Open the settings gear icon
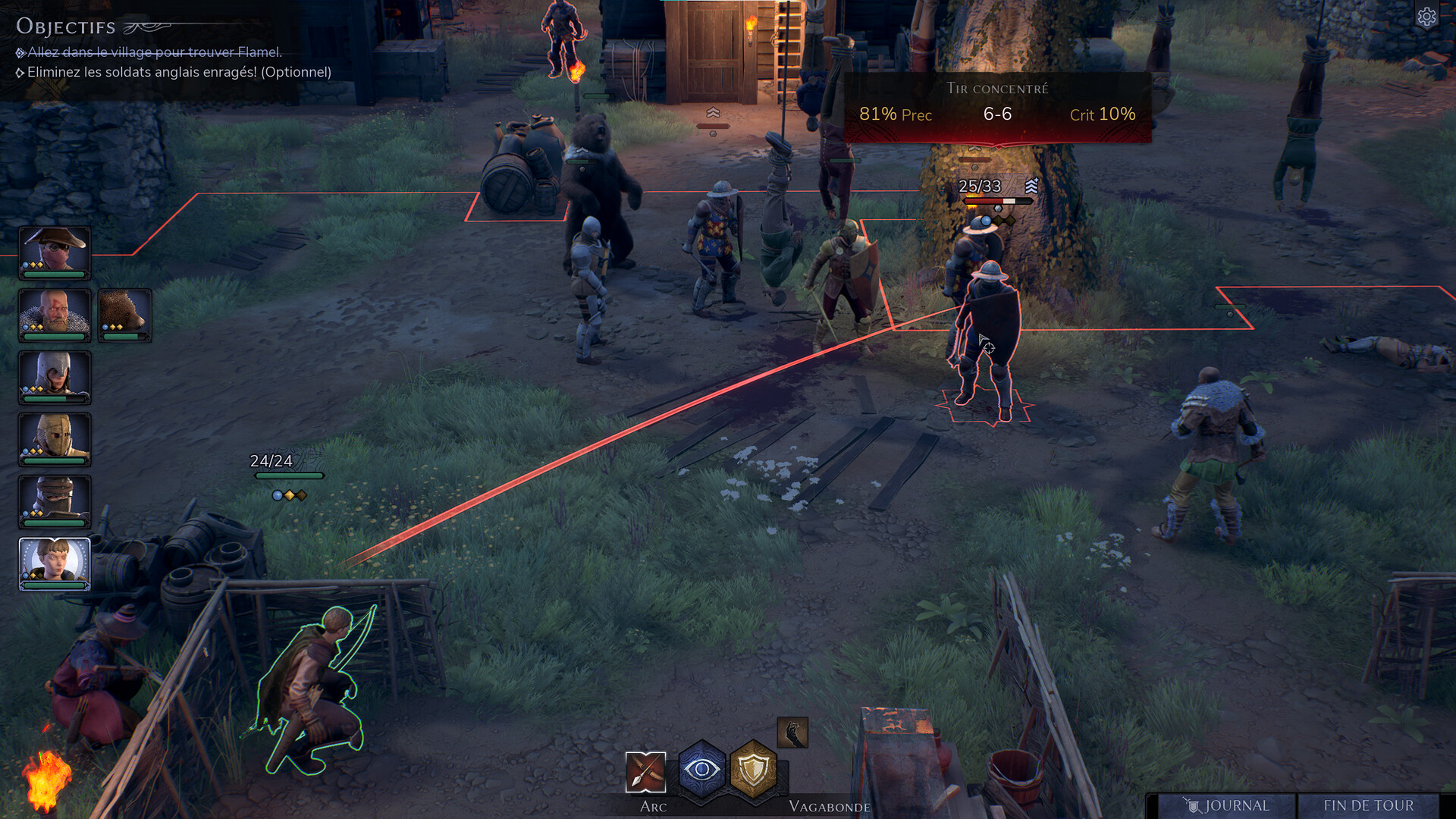This screenshot has width=1456, height=819. point(1426,17)
